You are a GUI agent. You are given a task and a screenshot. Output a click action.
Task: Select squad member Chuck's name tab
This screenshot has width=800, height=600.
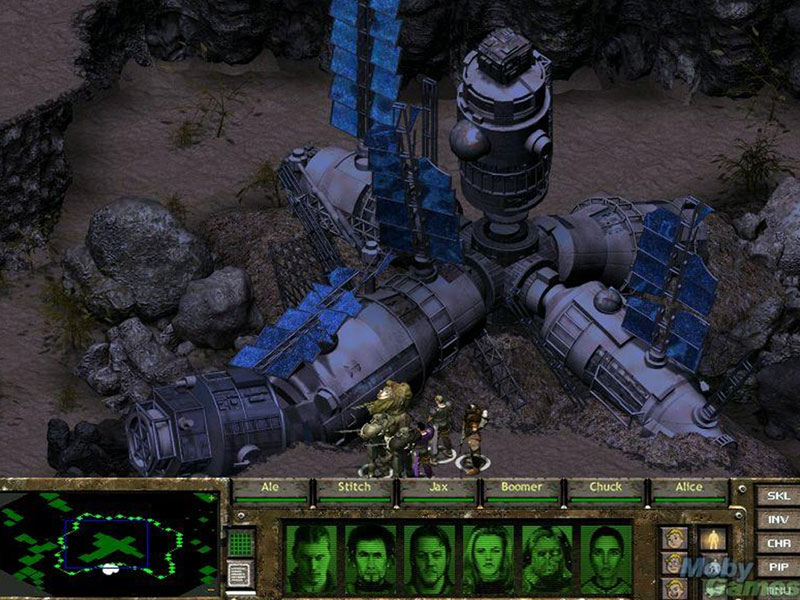point(606,488)
